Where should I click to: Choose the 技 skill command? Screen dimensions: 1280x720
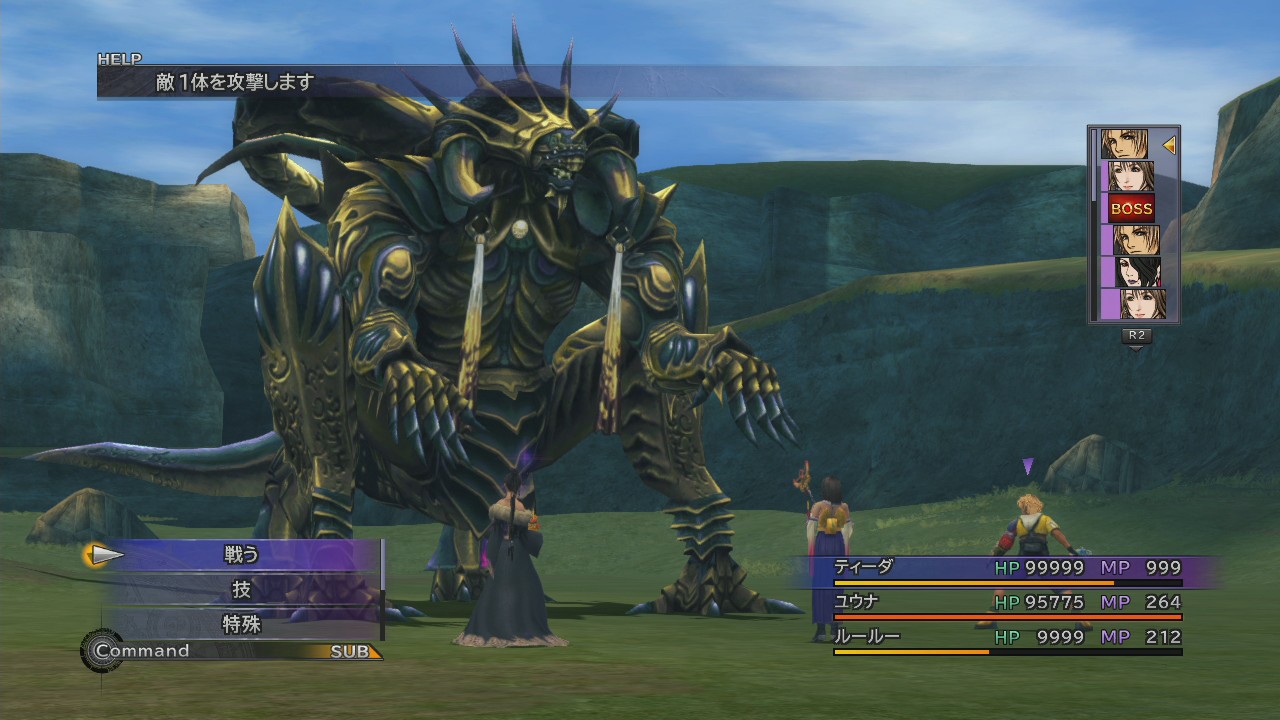click(241, 590)
